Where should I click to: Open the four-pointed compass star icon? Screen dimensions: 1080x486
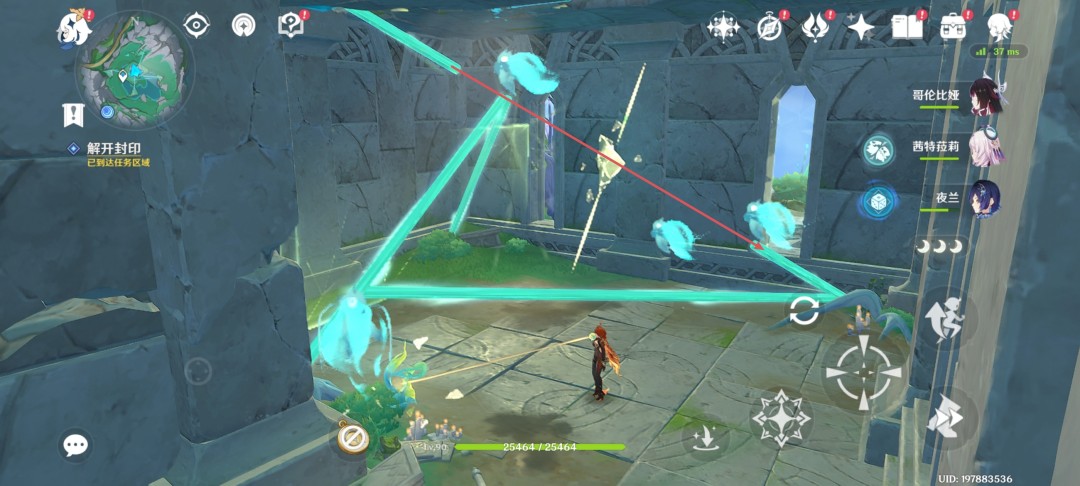coord(723,27)
